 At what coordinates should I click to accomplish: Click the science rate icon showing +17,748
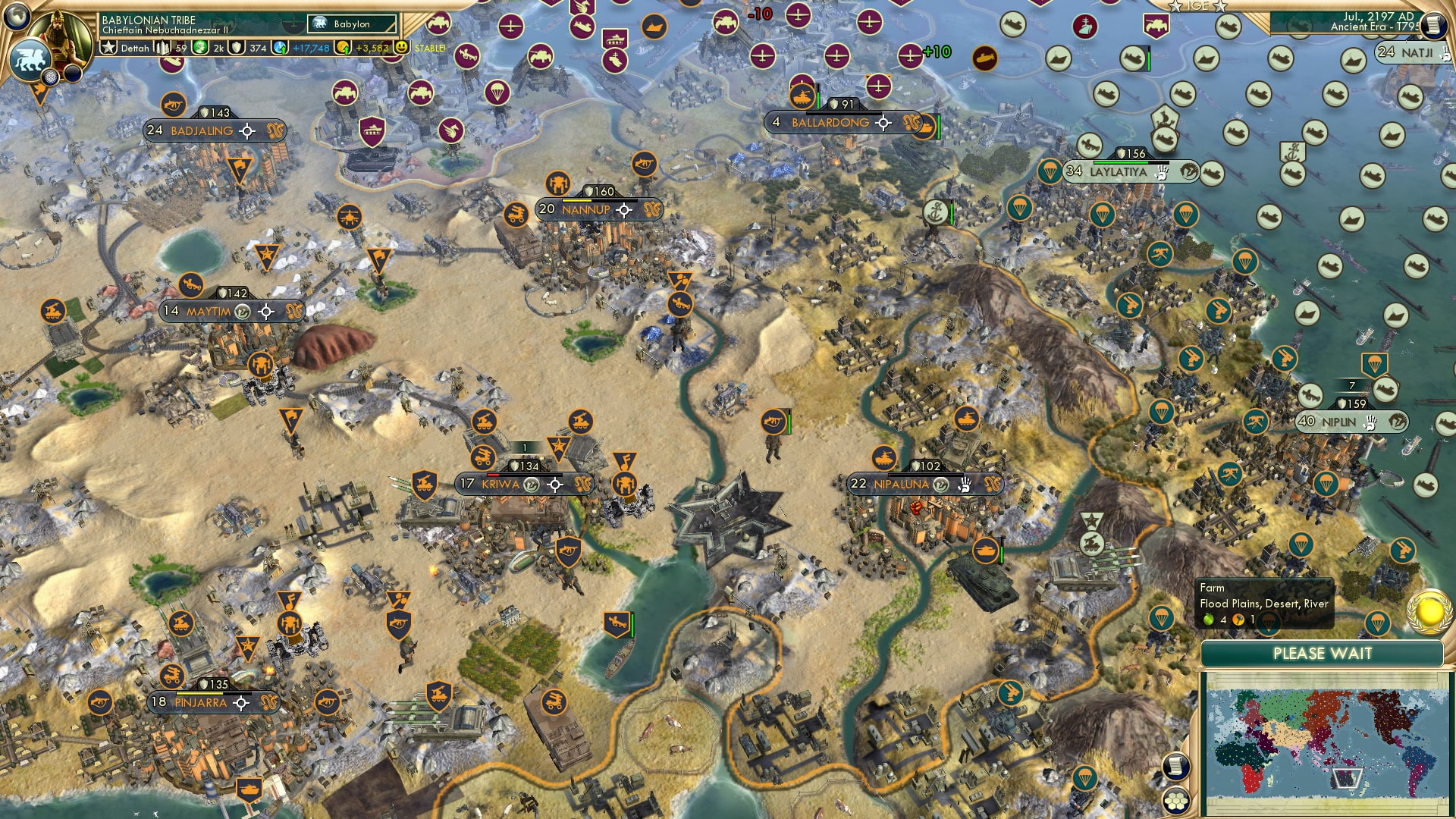(x=280, y=48)
